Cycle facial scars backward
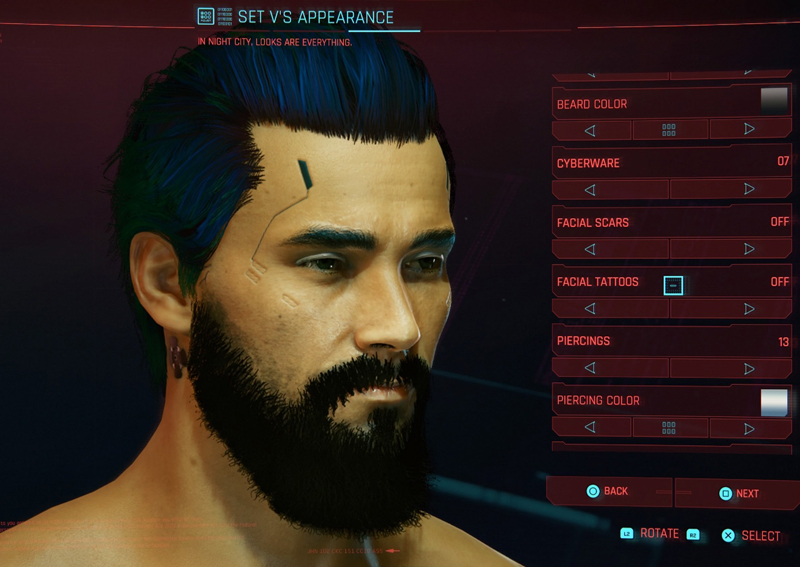The width and height of the screenshot is (800, 567). point(590,249)
